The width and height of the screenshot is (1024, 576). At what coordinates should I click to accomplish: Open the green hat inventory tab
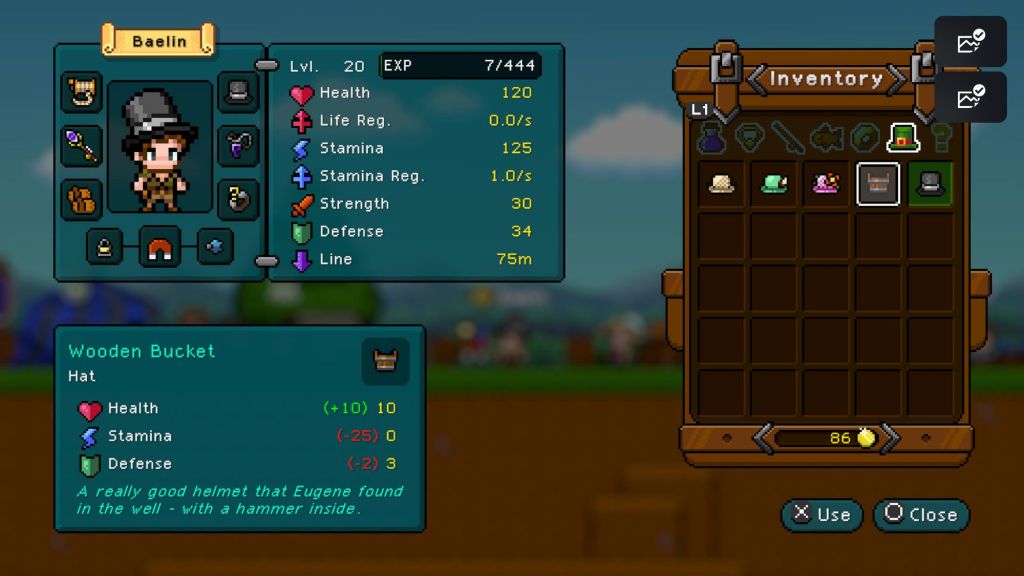pyautogui.click(x=903, y=138)
